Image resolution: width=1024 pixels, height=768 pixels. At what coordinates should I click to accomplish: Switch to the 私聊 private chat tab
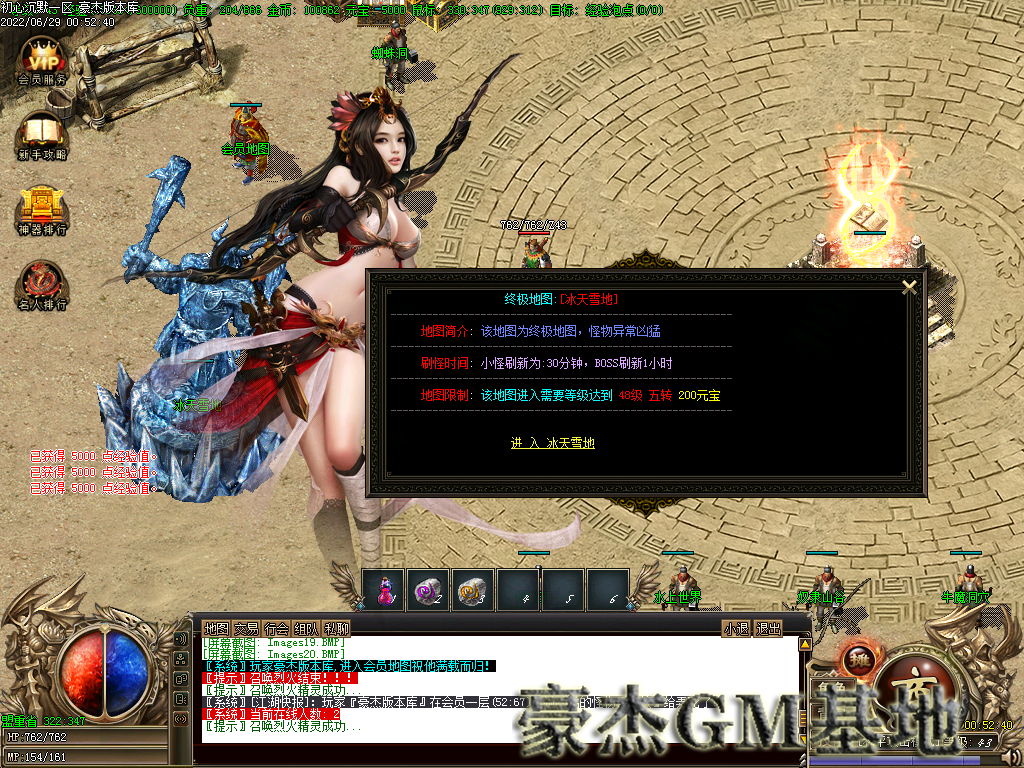(x=336, y=628)
